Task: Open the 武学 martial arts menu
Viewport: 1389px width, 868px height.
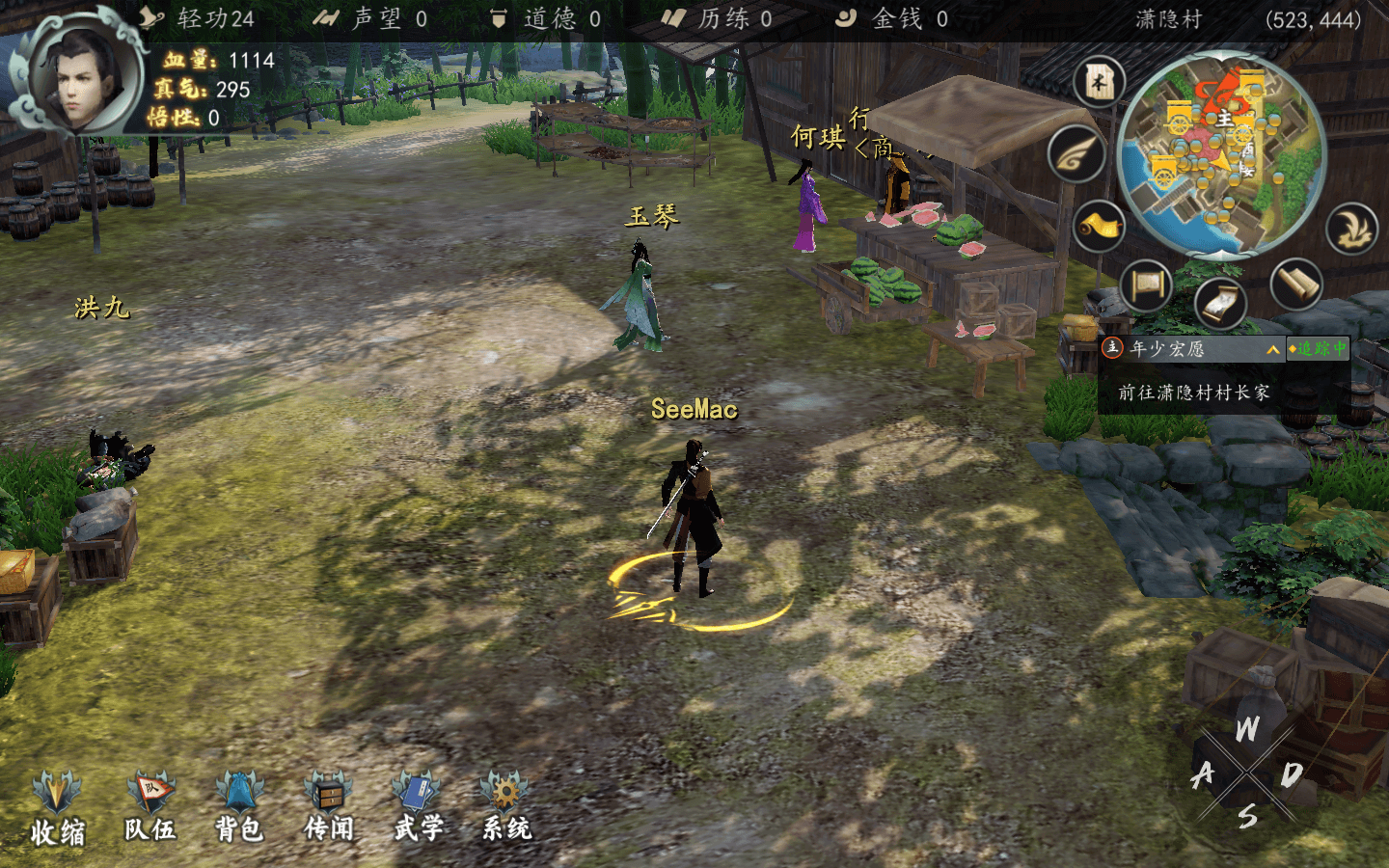Action: pos(417,806)
